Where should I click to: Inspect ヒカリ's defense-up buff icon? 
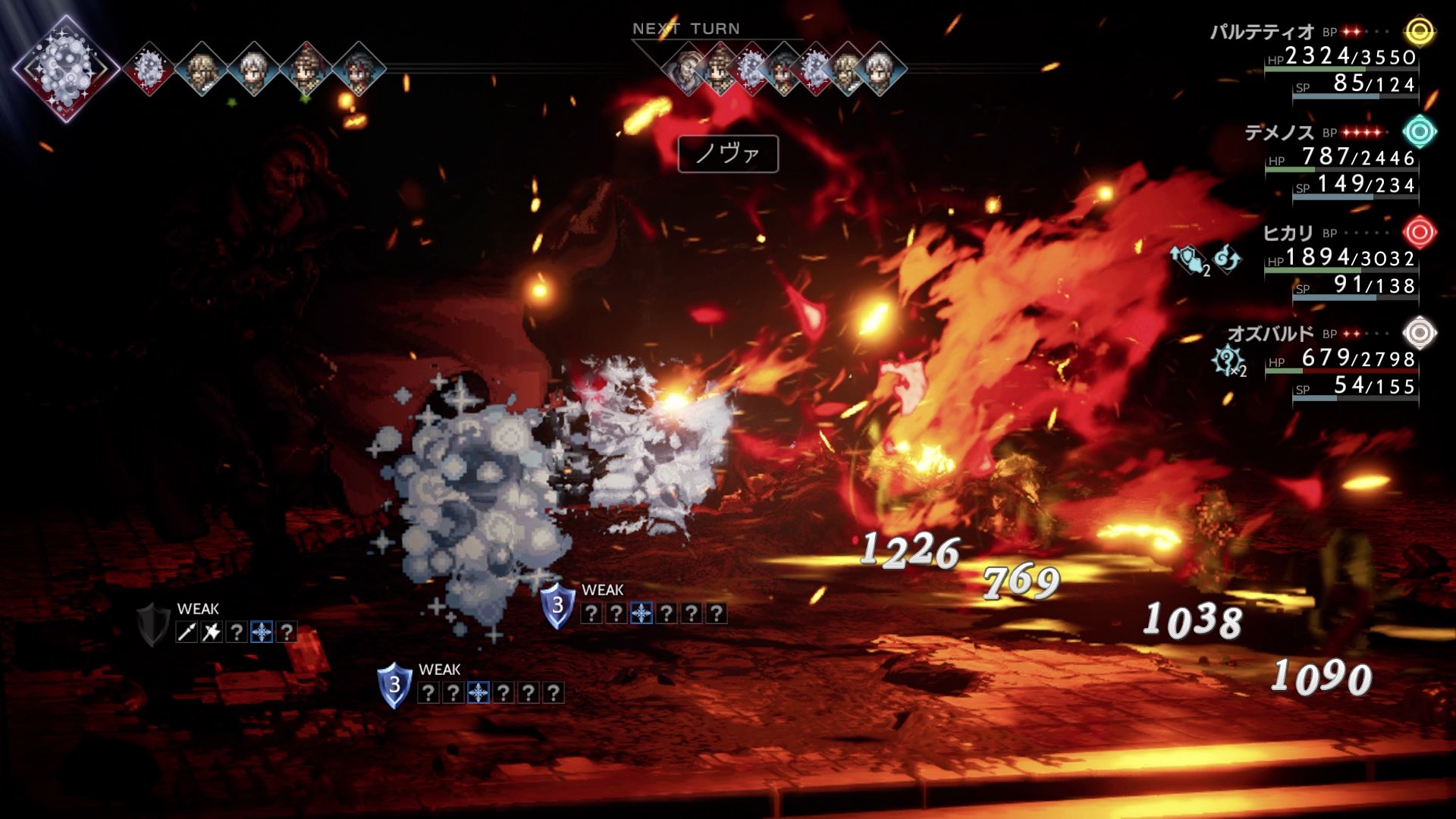1188,259
